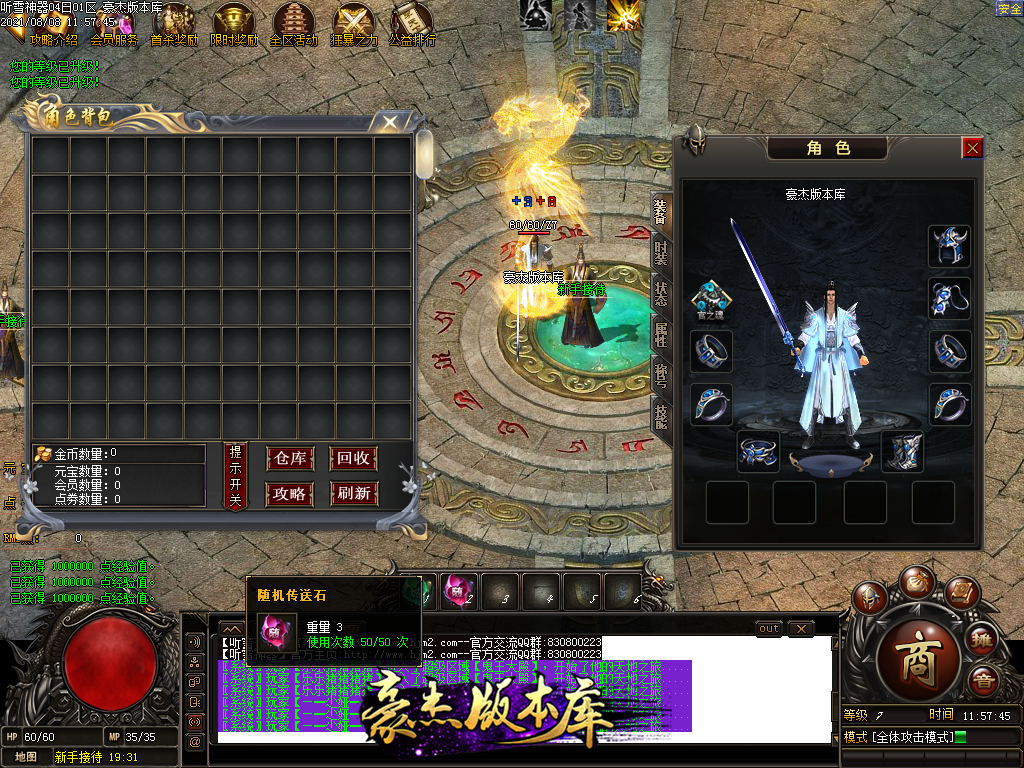1024x768 pixels.
Task: Close the 角色背包 backpack window
Action: 390,122
